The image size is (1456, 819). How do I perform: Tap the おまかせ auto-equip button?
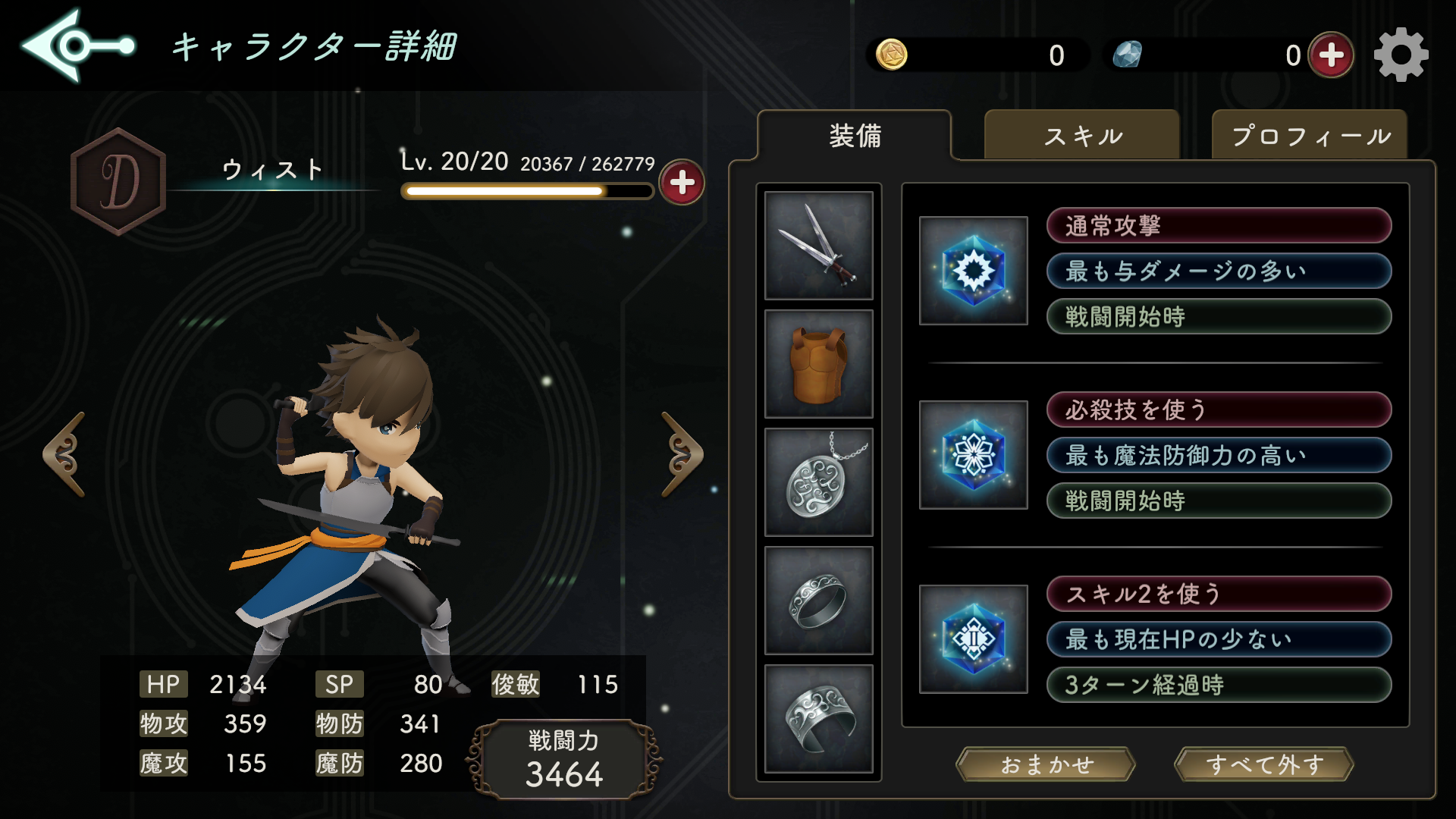(x=1046, y=764)
